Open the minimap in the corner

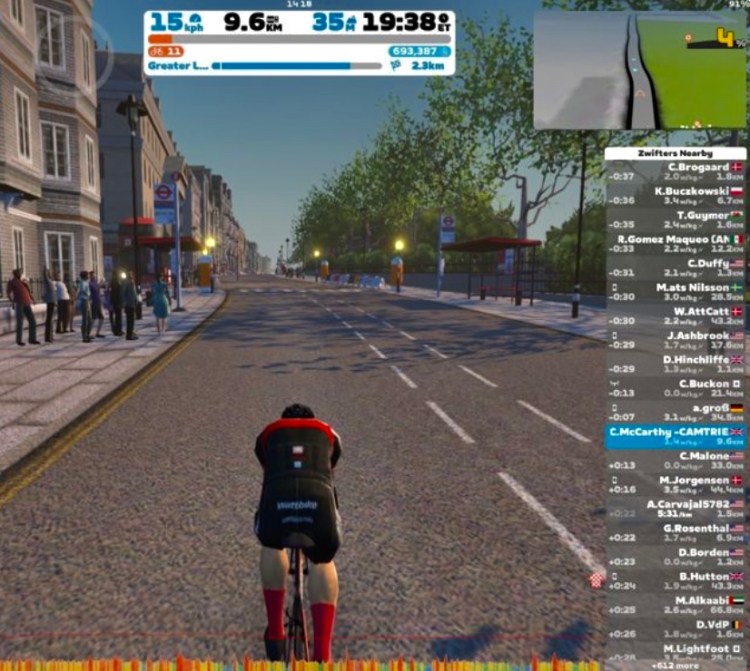pos(639,70)
